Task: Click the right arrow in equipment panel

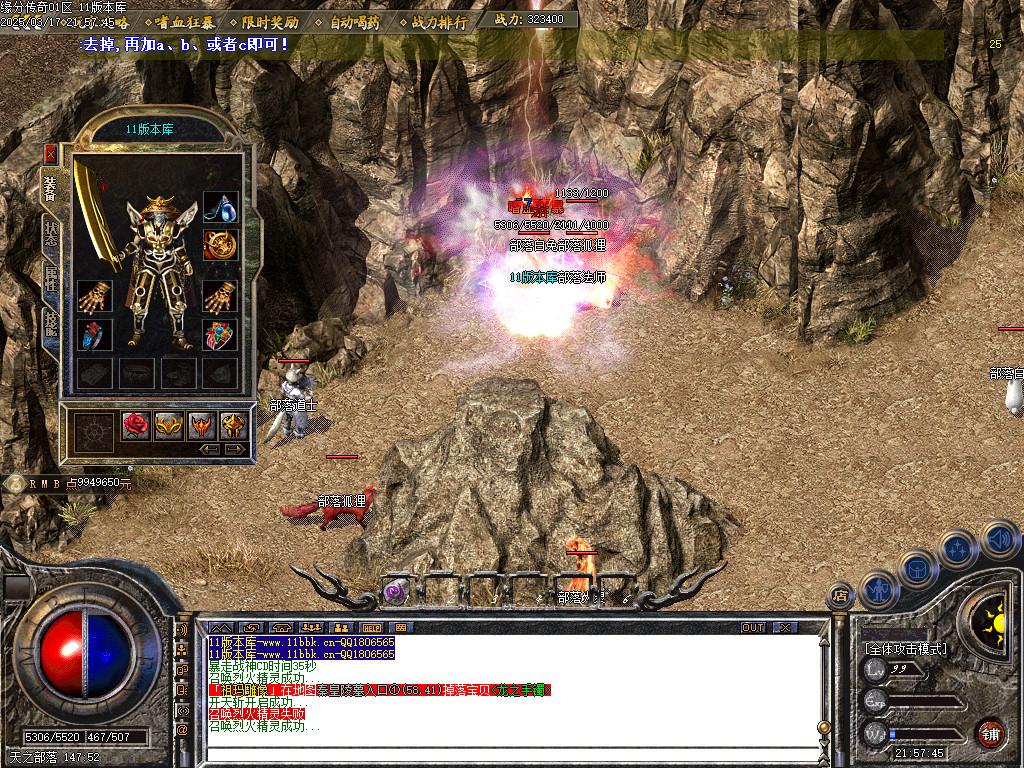Action: pos(236,450)
